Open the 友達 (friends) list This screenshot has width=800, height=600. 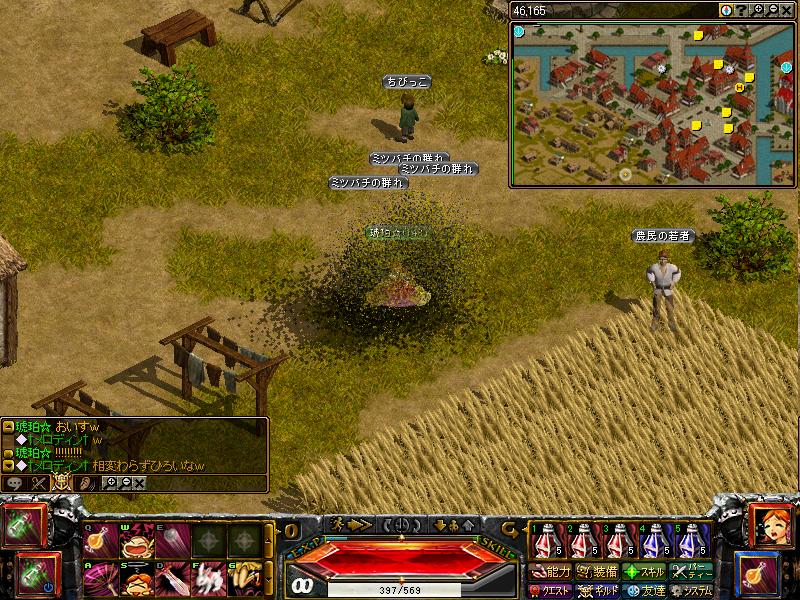pyautogui.click(x=645, y=591)
